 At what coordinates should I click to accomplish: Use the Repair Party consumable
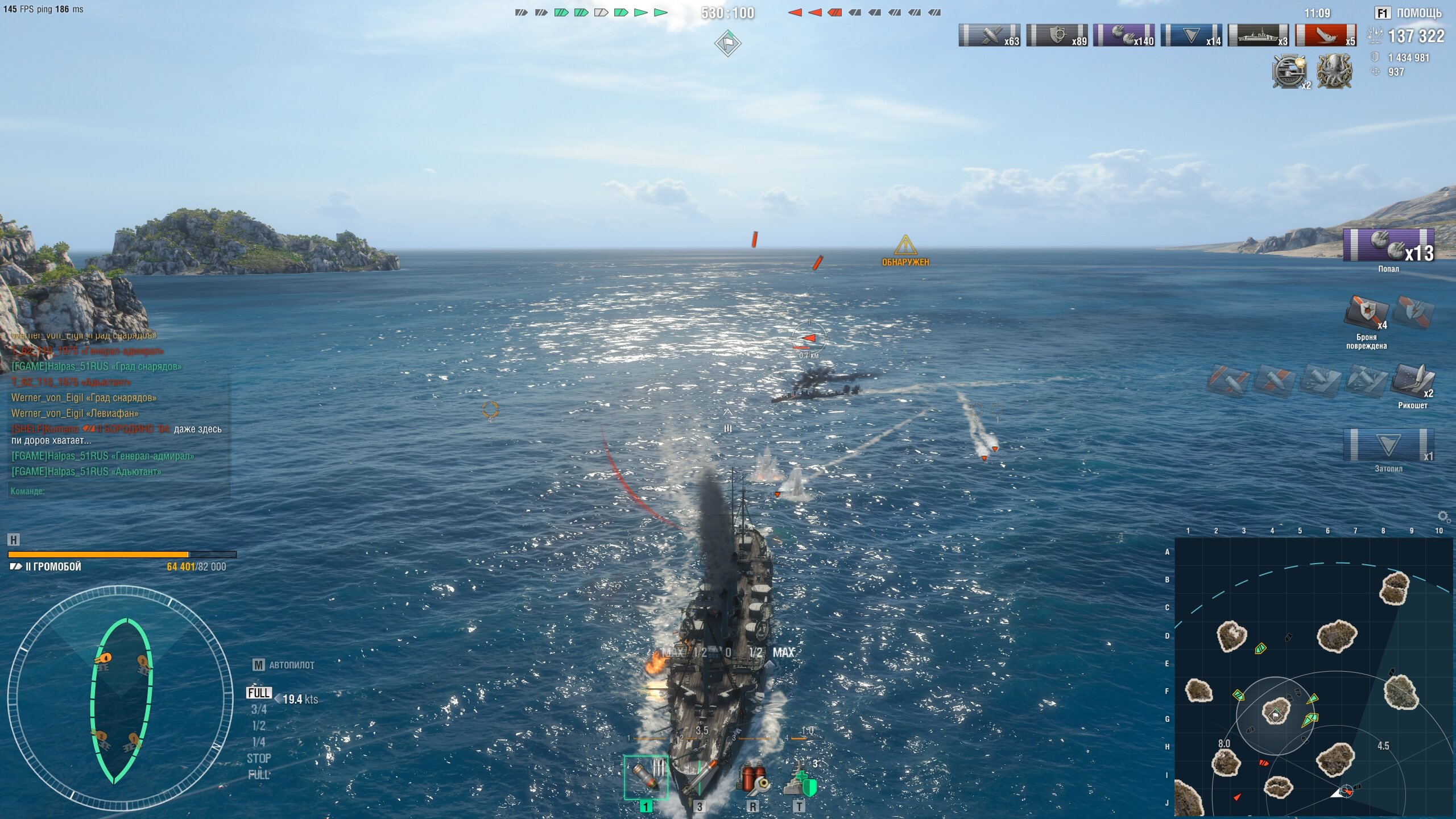(799, 779)
